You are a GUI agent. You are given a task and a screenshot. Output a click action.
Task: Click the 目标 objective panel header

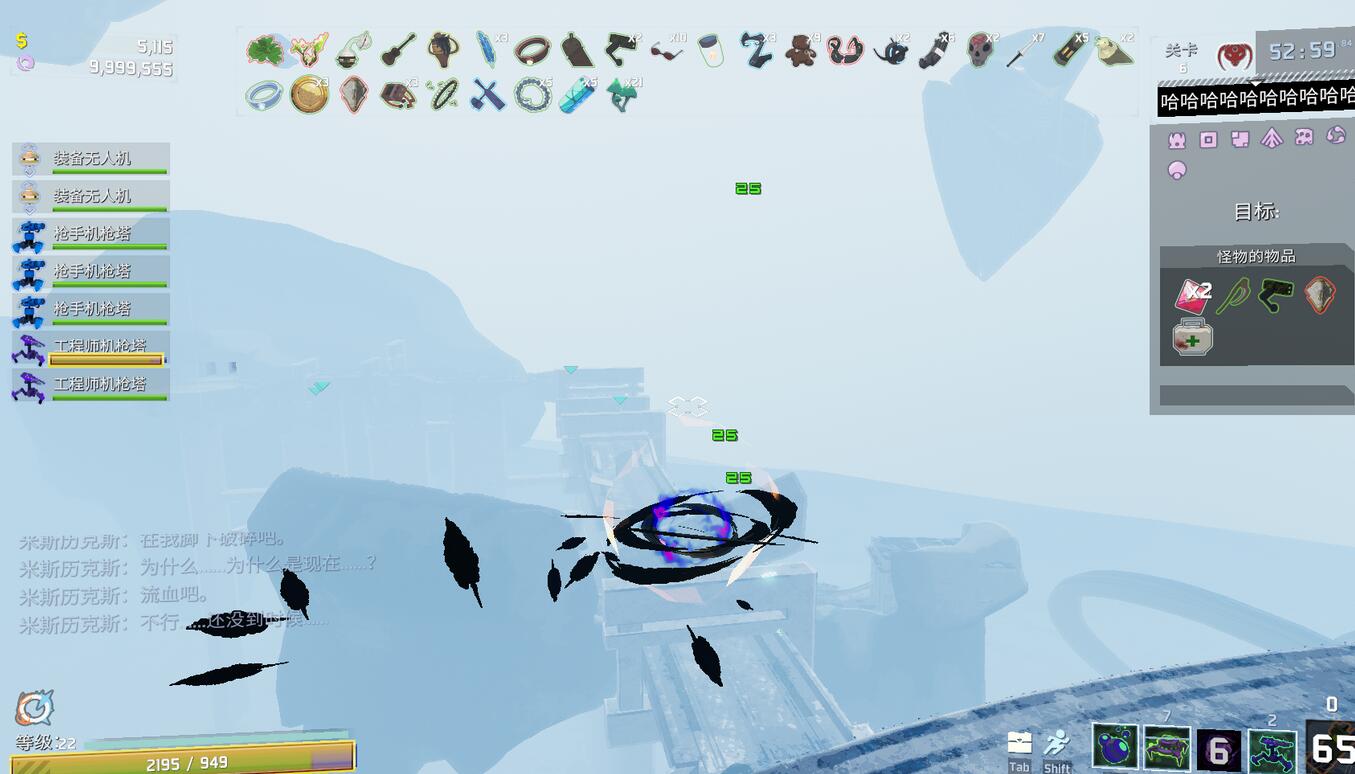(1256, 212)
